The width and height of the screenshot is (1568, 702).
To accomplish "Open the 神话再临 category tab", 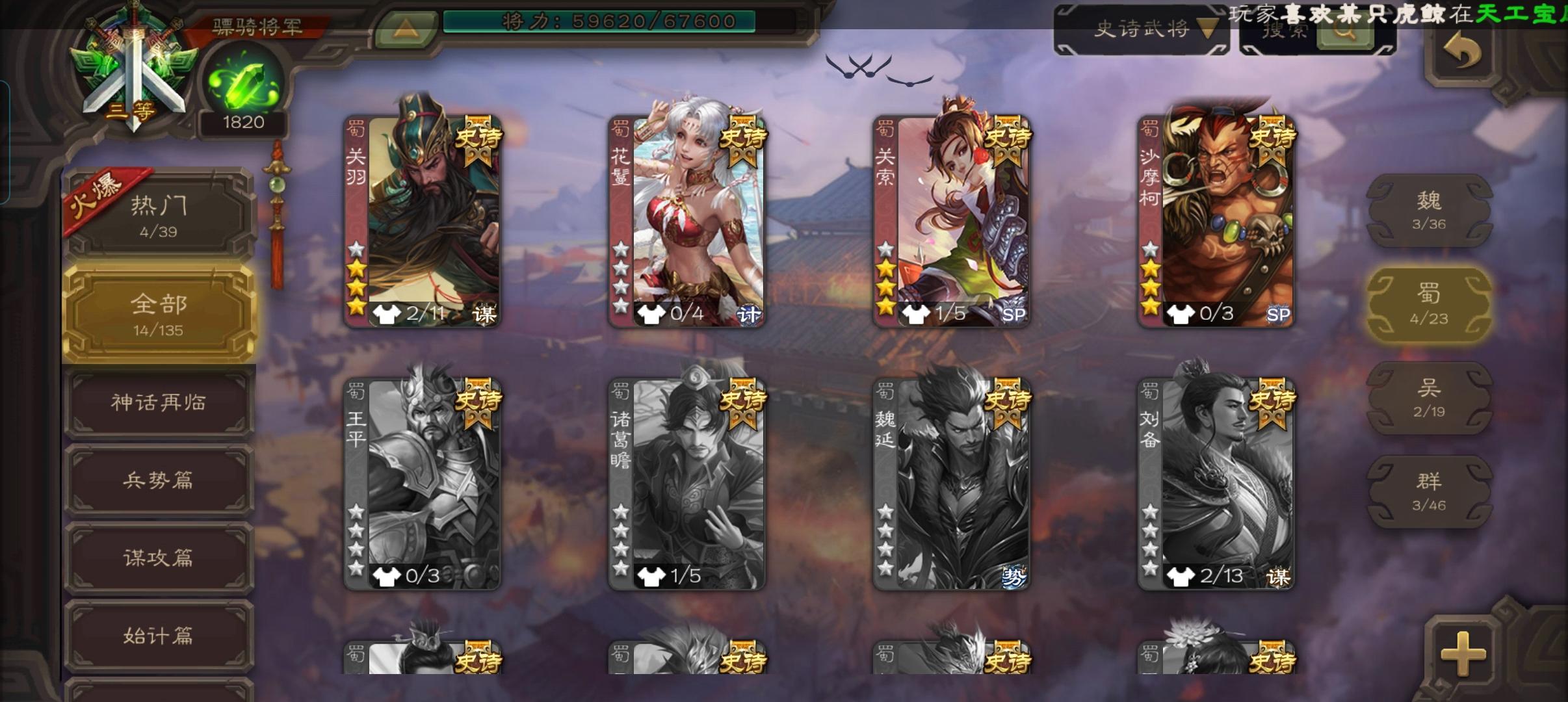I will (x=158, y=403).
